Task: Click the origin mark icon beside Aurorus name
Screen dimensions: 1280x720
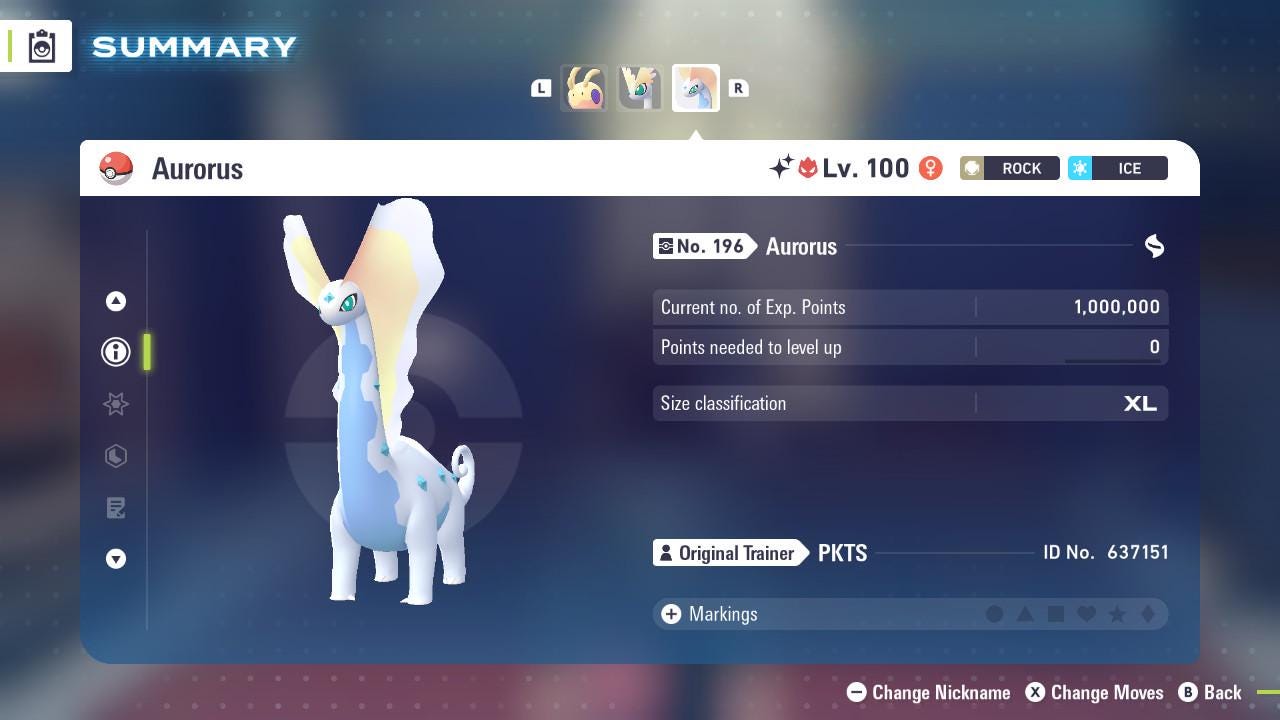Action: point(1154,246)
